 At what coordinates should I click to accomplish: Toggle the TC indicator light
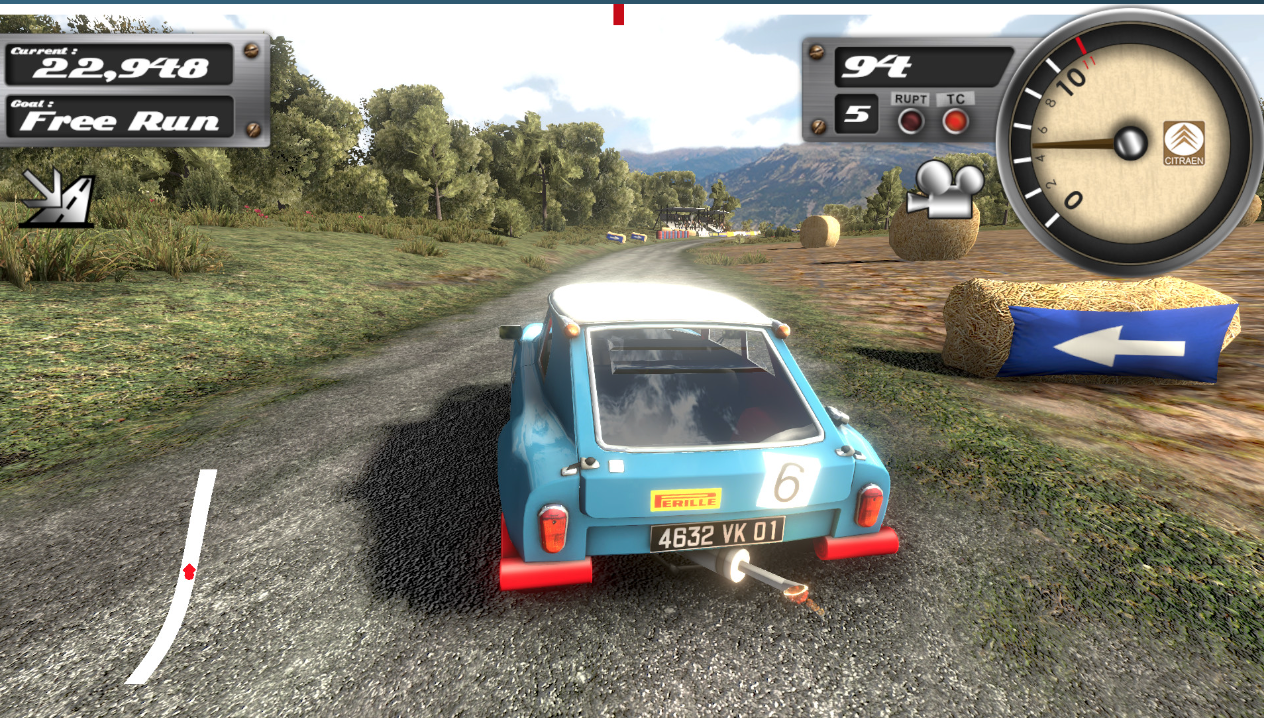tap(956, 121)
